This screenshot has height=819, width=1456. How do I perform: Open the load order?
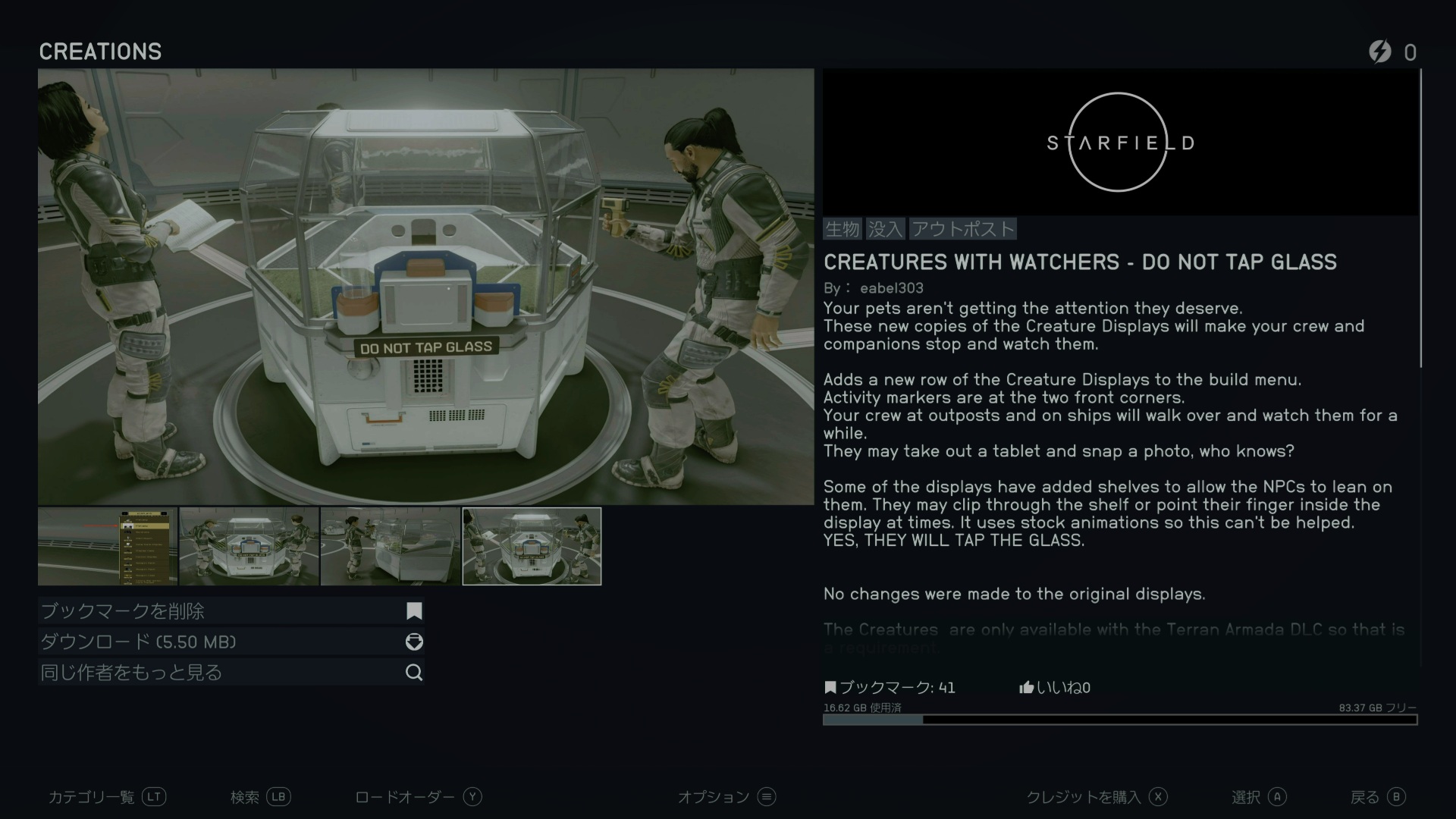tap(418, 797)
